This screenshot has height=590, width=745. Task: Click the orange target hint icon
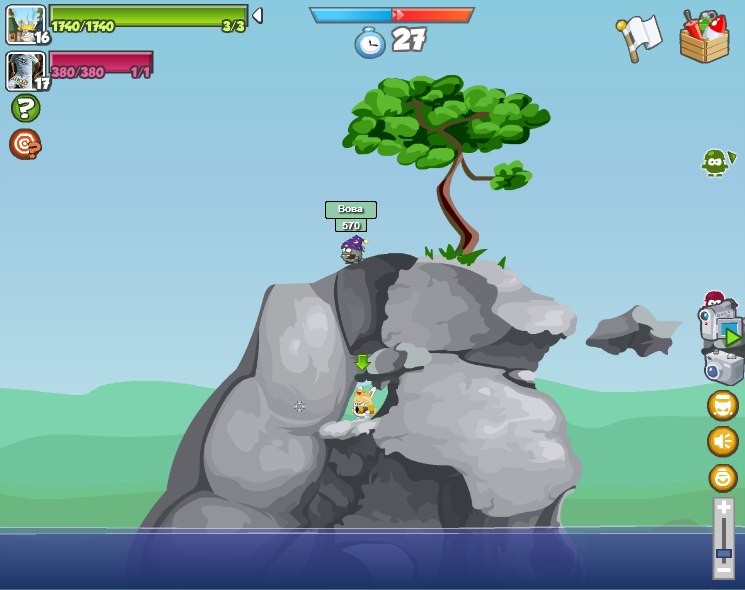[x=25, y=144]
